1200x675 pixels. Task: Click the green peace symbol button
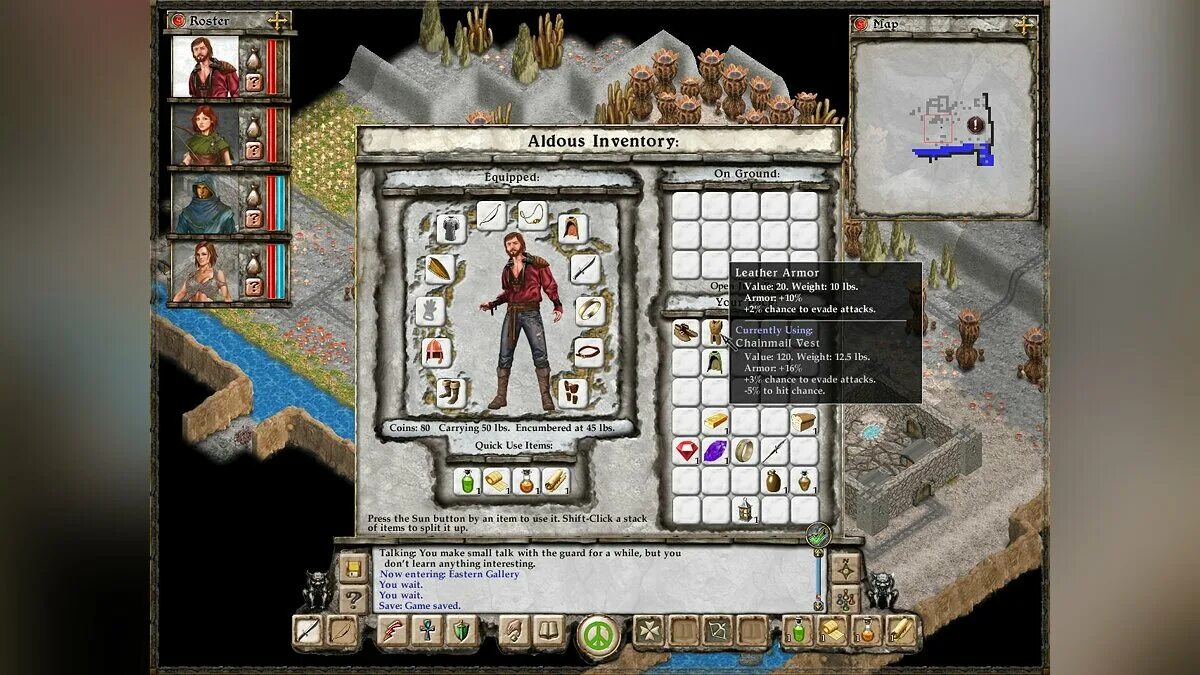599,634
